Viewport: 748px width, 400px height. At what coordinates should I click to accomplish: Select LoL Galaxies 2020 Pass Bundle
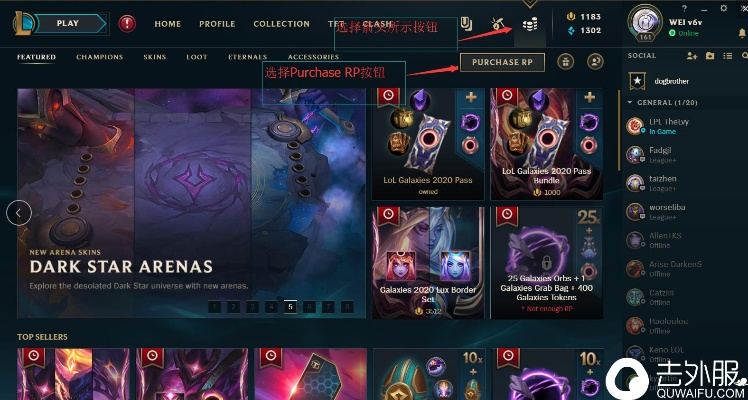[x=547, y=144]
